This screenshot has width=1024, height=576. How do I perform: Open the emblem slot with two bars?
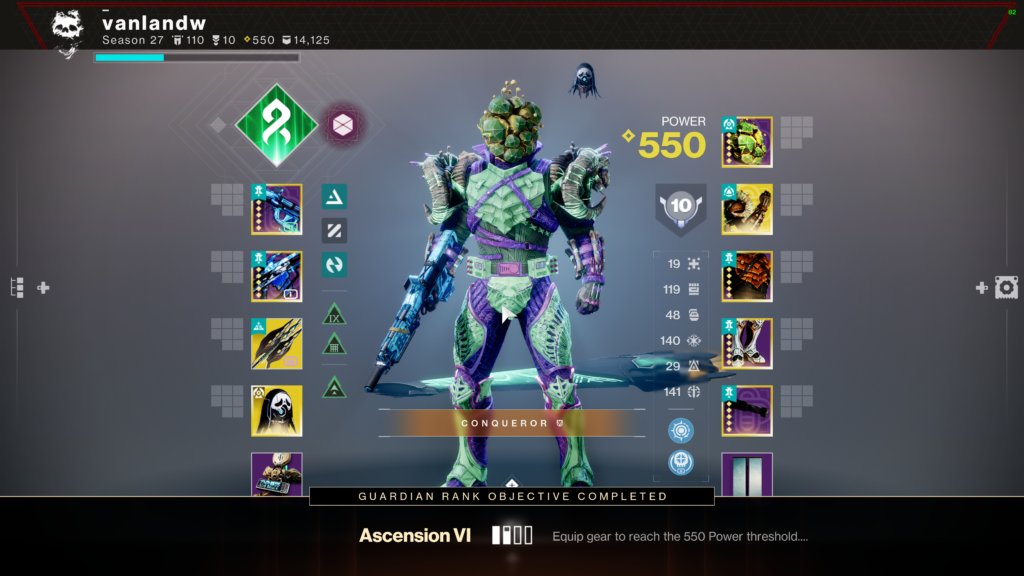pyautogui.click(x=747, y=474)
